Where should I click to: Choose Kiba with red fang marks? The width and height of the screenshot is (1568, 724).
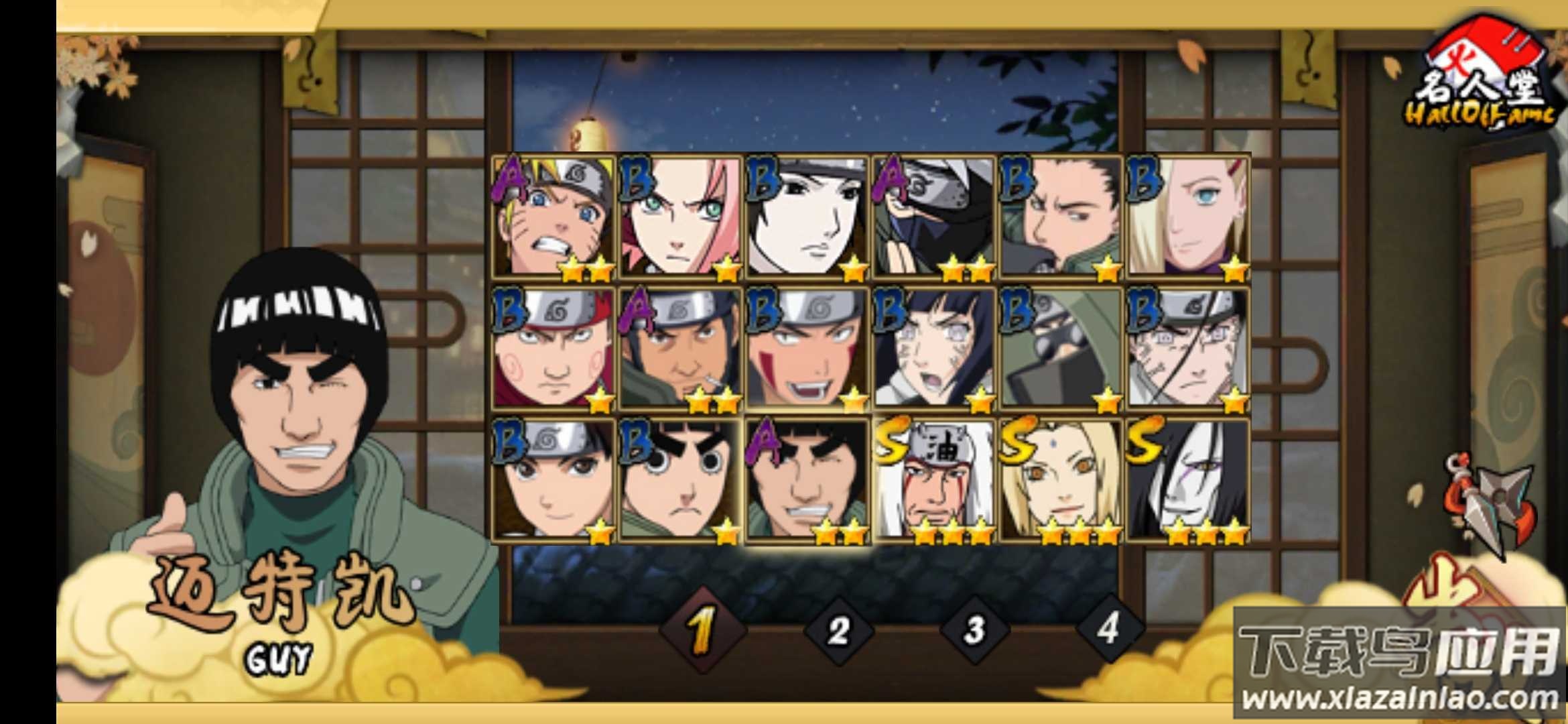click(x=807, y=349)
